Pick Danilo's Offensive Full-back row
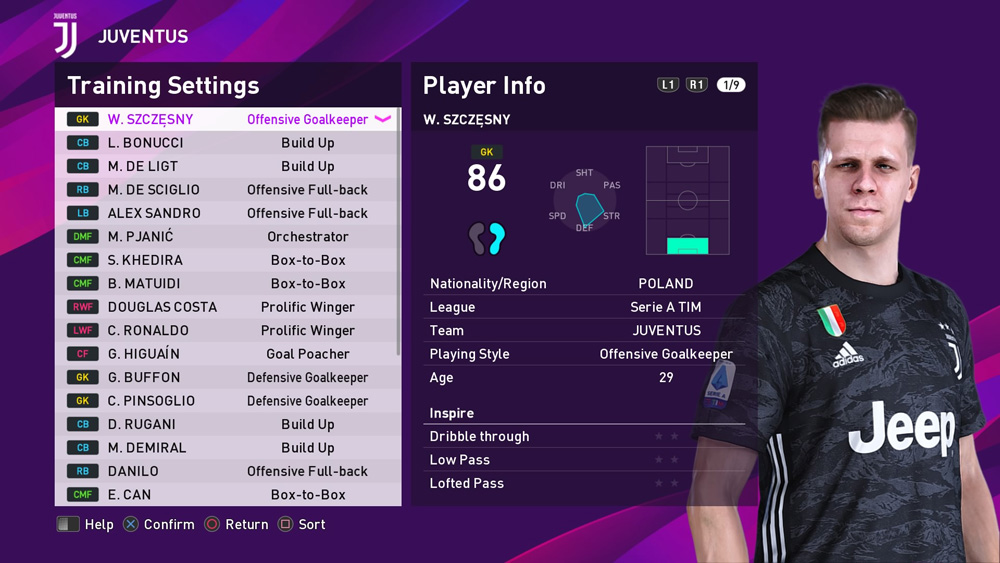The height and width of the screenshot is (563, 1000). (x=227, y=472)
